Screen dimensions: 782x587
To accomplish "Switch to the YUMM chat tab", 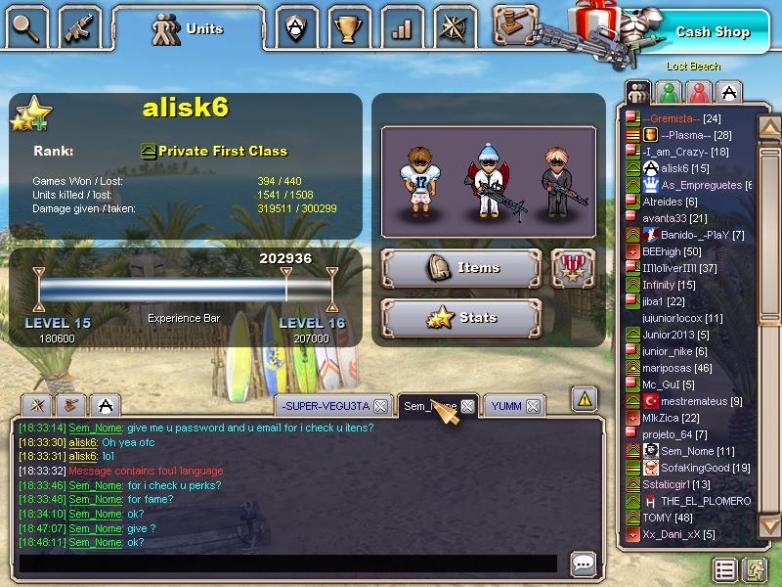I will (x=507, y=406).
